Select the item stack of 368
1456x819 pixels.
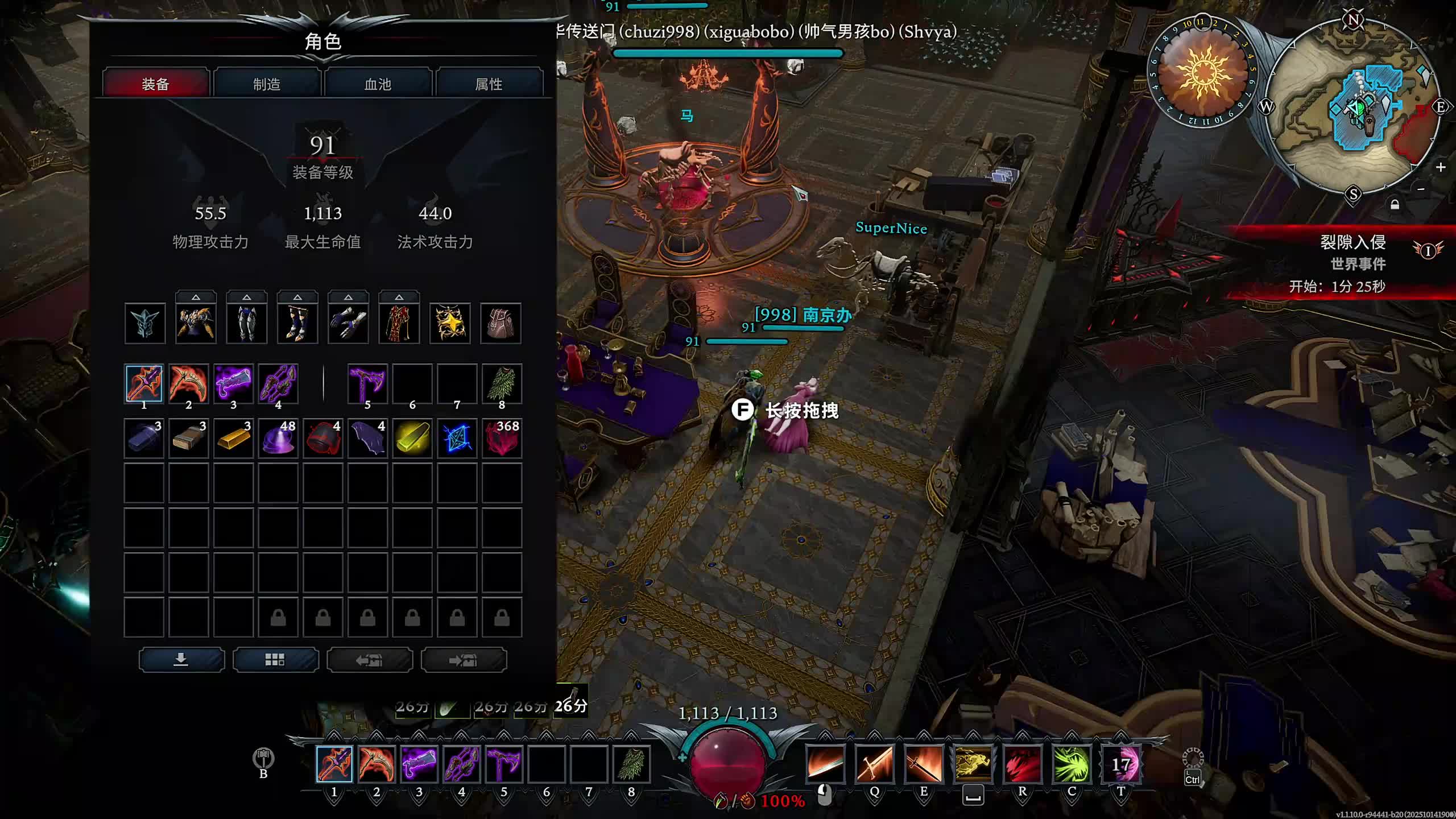[502, 439]
